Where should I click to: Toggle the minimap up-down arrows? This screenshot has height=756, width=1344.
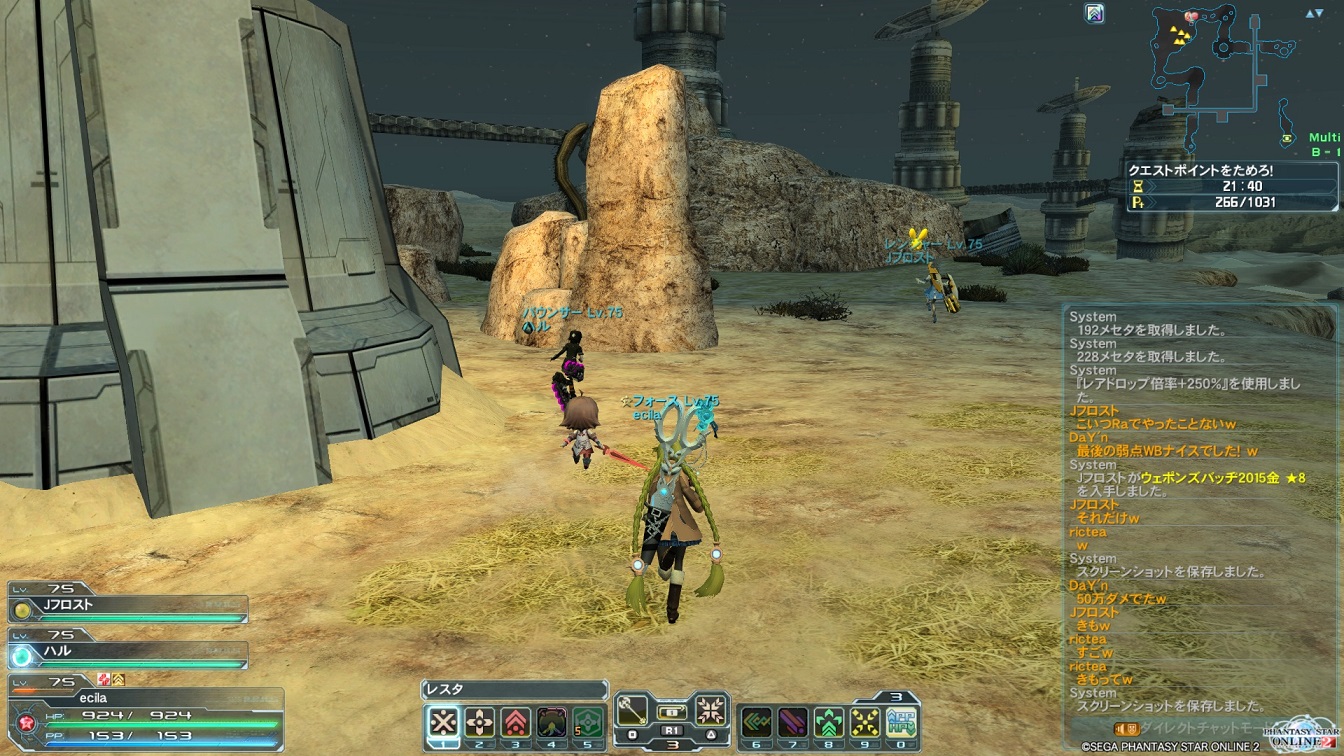[1315, 14]
